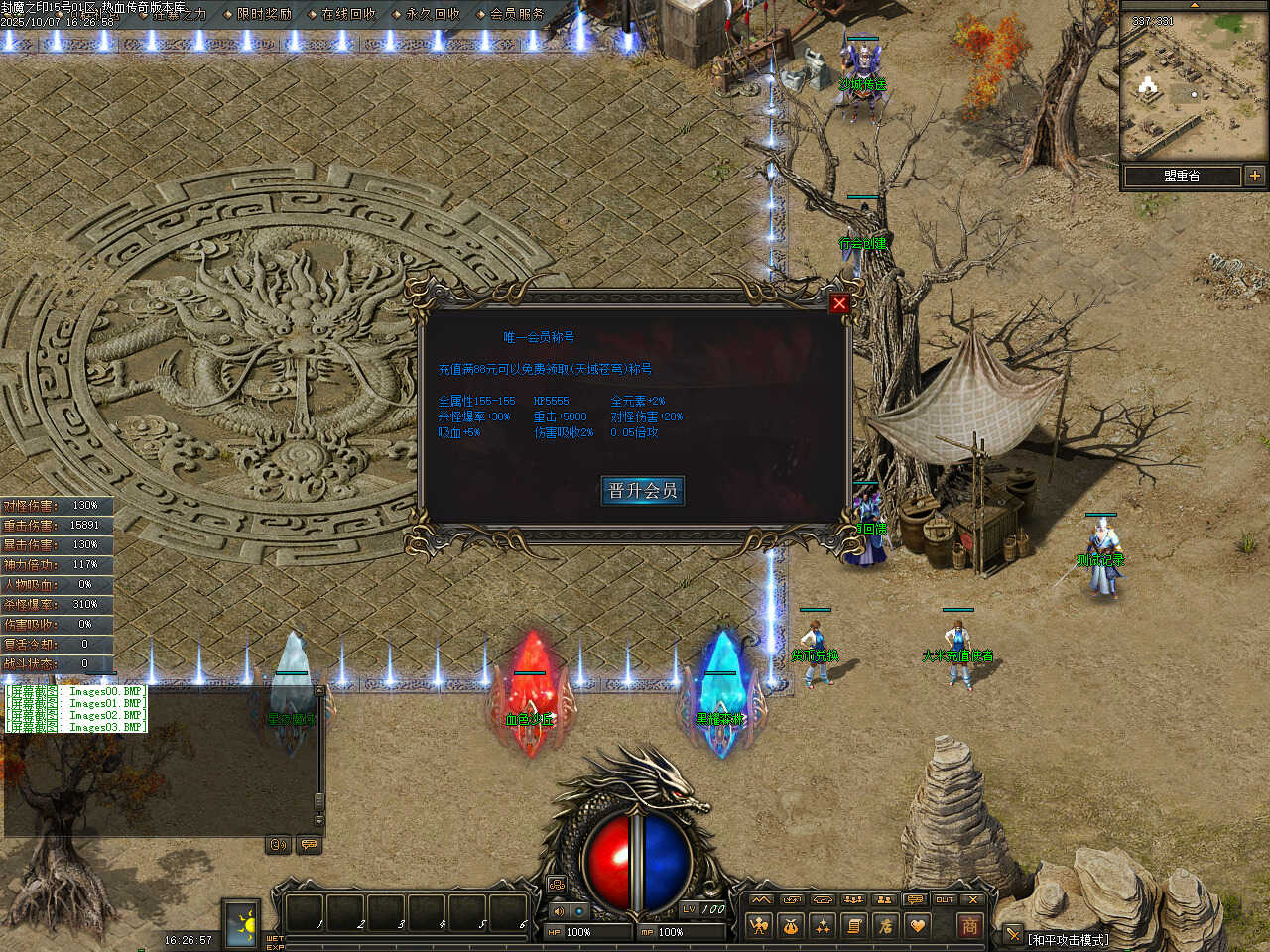Open the 商 shop button
This screenshot has width=1270, height=952.
coord(969,926)
